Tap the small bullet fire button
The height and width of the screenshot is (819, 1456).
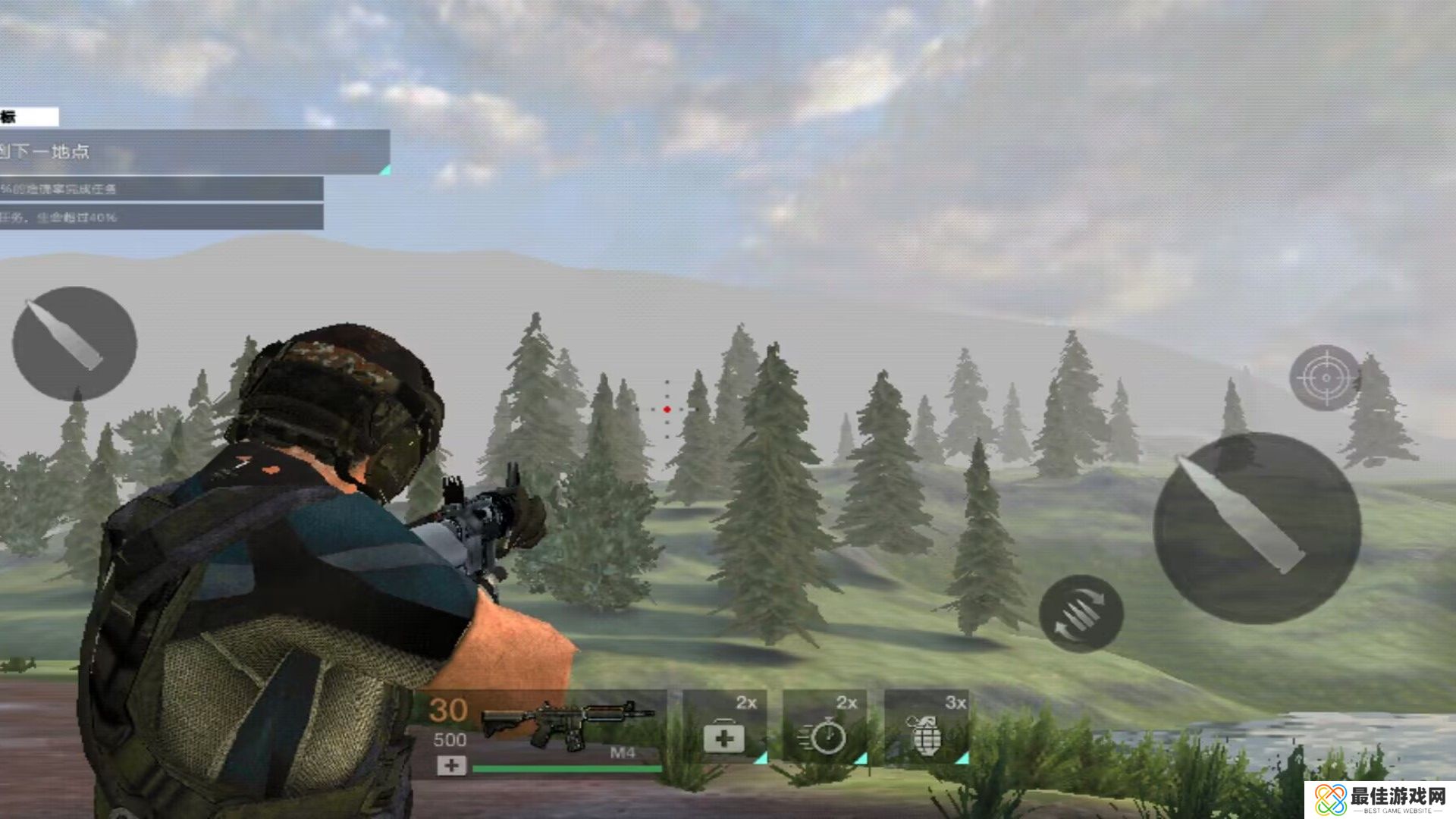pyautogui.click(x=74, y=344)
